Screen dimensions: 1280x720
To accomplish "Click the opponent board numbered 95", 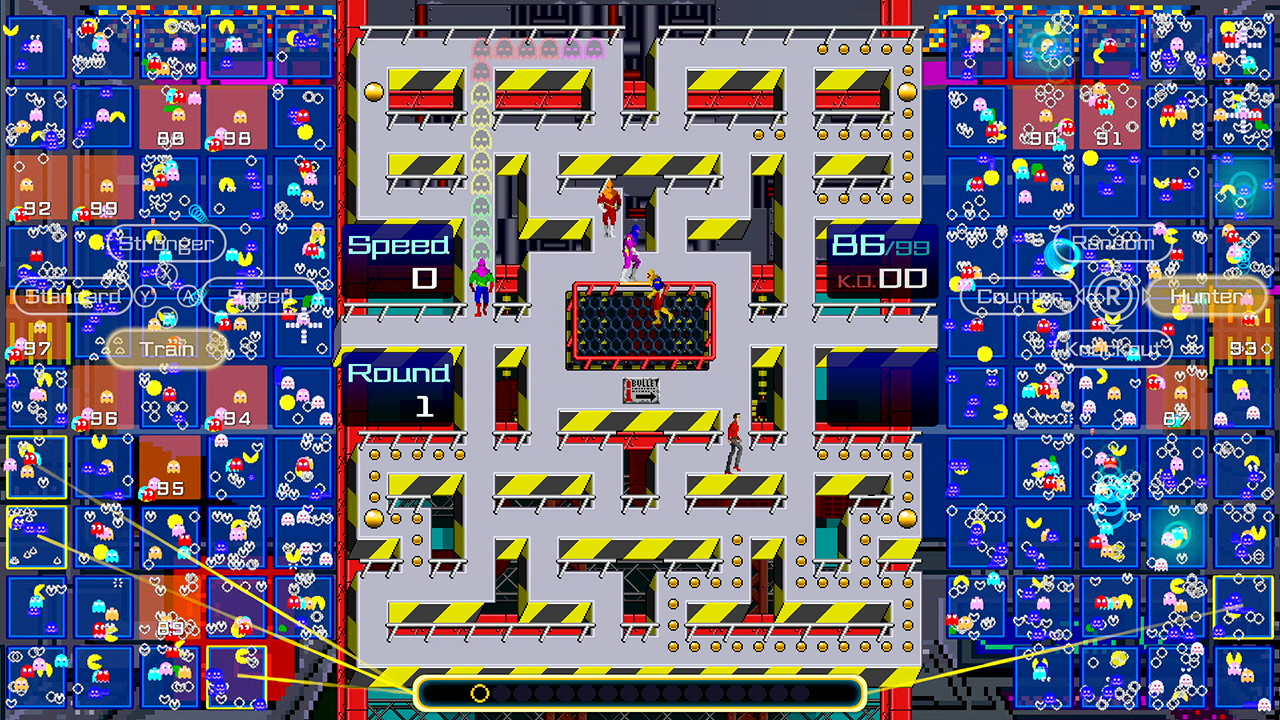I will 170,465.
